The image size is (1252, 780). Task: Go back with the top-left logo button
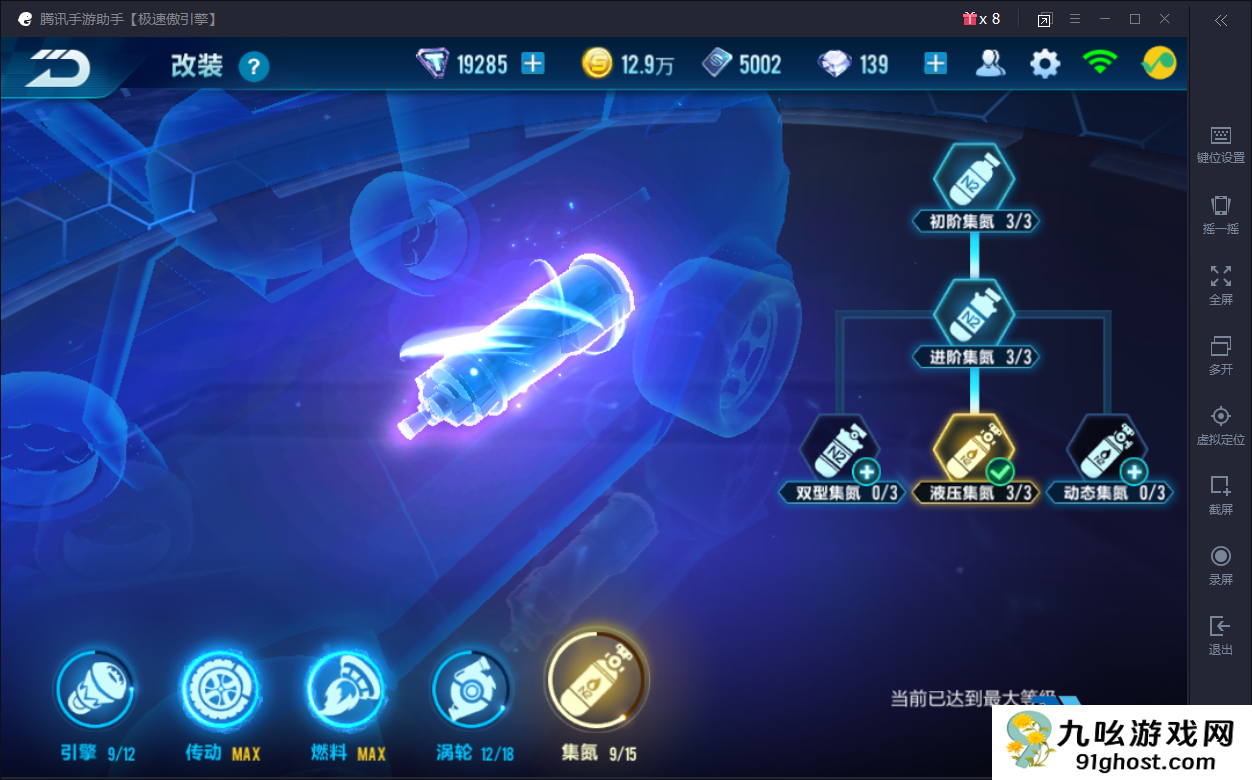(58, 67)
